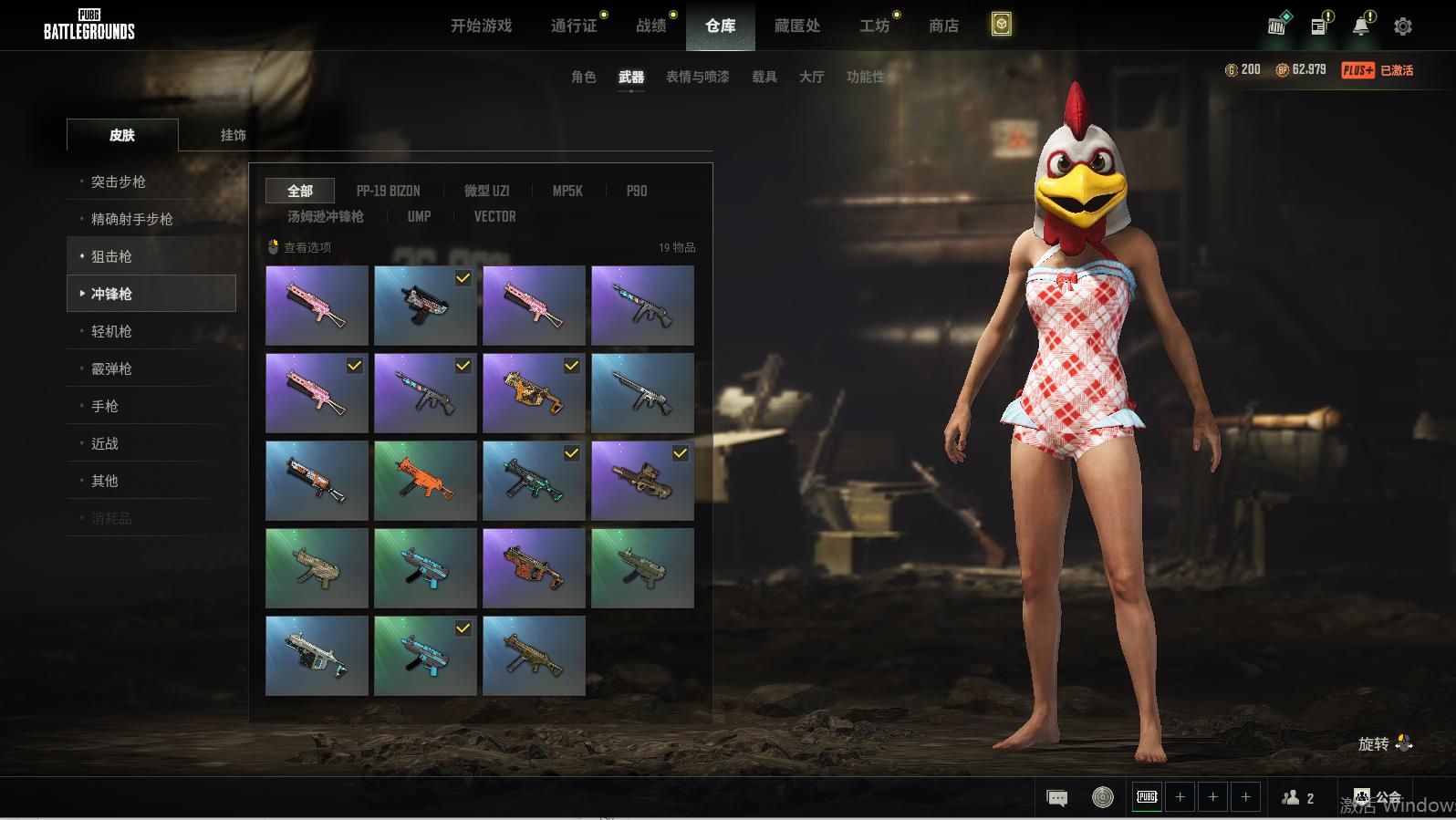The width and height of the screenshot is (1456, 820).
Task: Filter skins by P90
Action: [x=636, y=191]
